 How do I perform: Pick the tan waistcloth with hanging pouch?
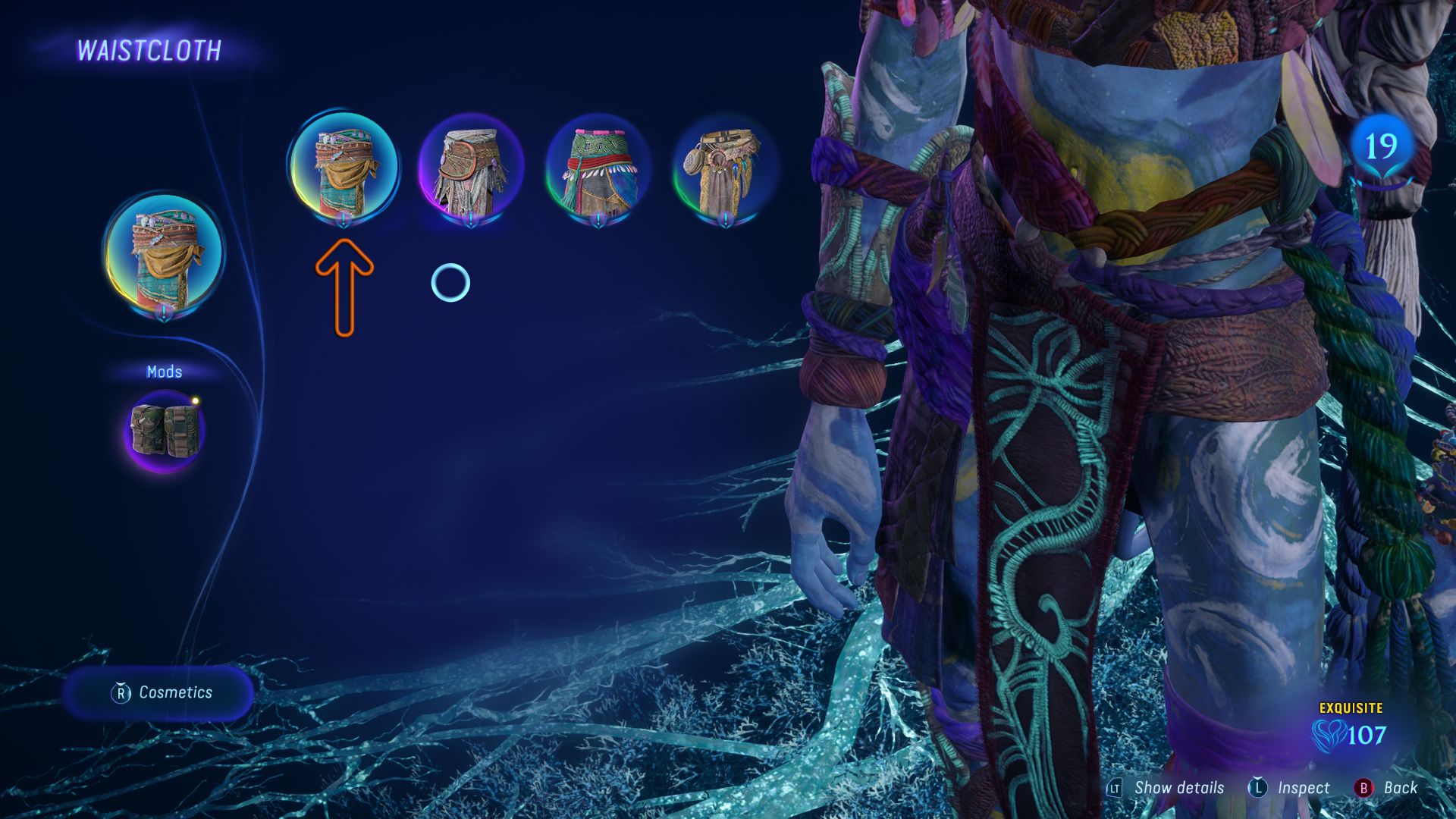click(x=724, y=168)
